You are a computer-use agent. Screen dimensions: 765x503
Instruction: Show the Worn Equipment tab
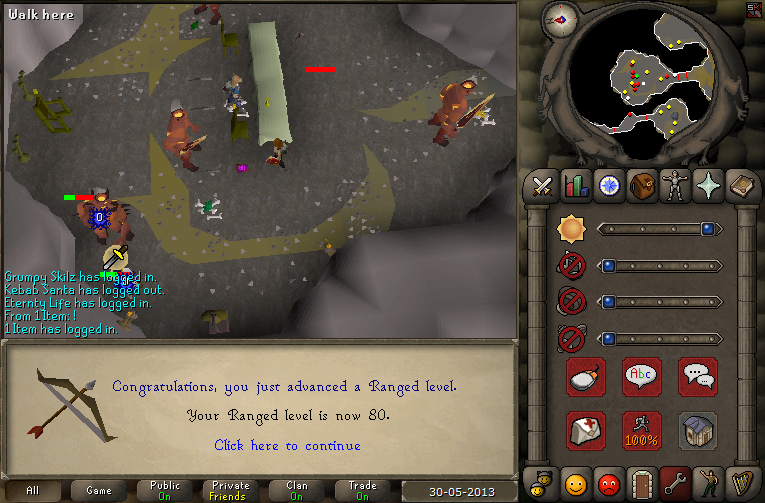[x=676, y=186]
